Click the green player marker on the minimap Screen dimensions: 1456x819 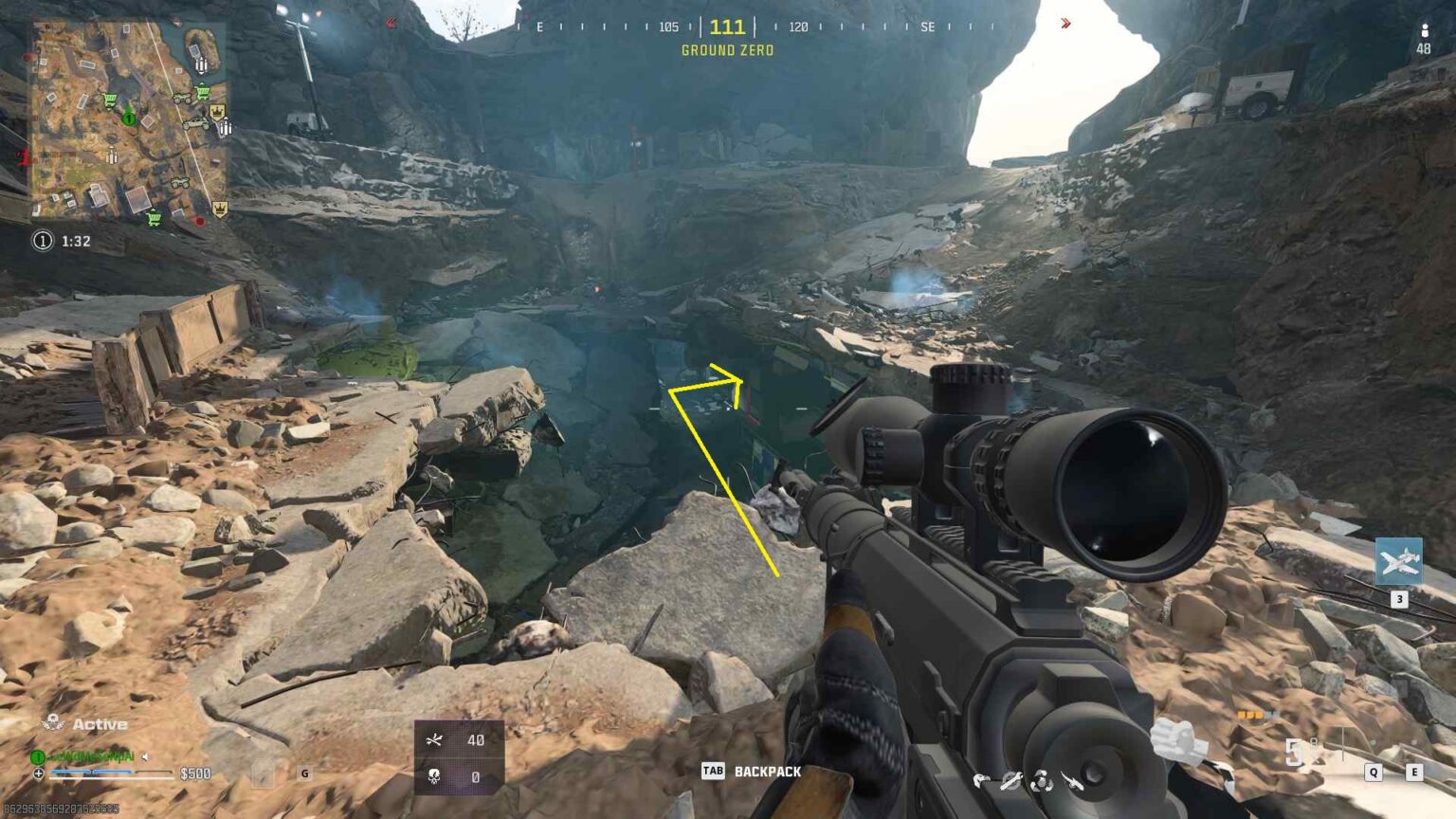pyautogui.click(x=129, y=118)
